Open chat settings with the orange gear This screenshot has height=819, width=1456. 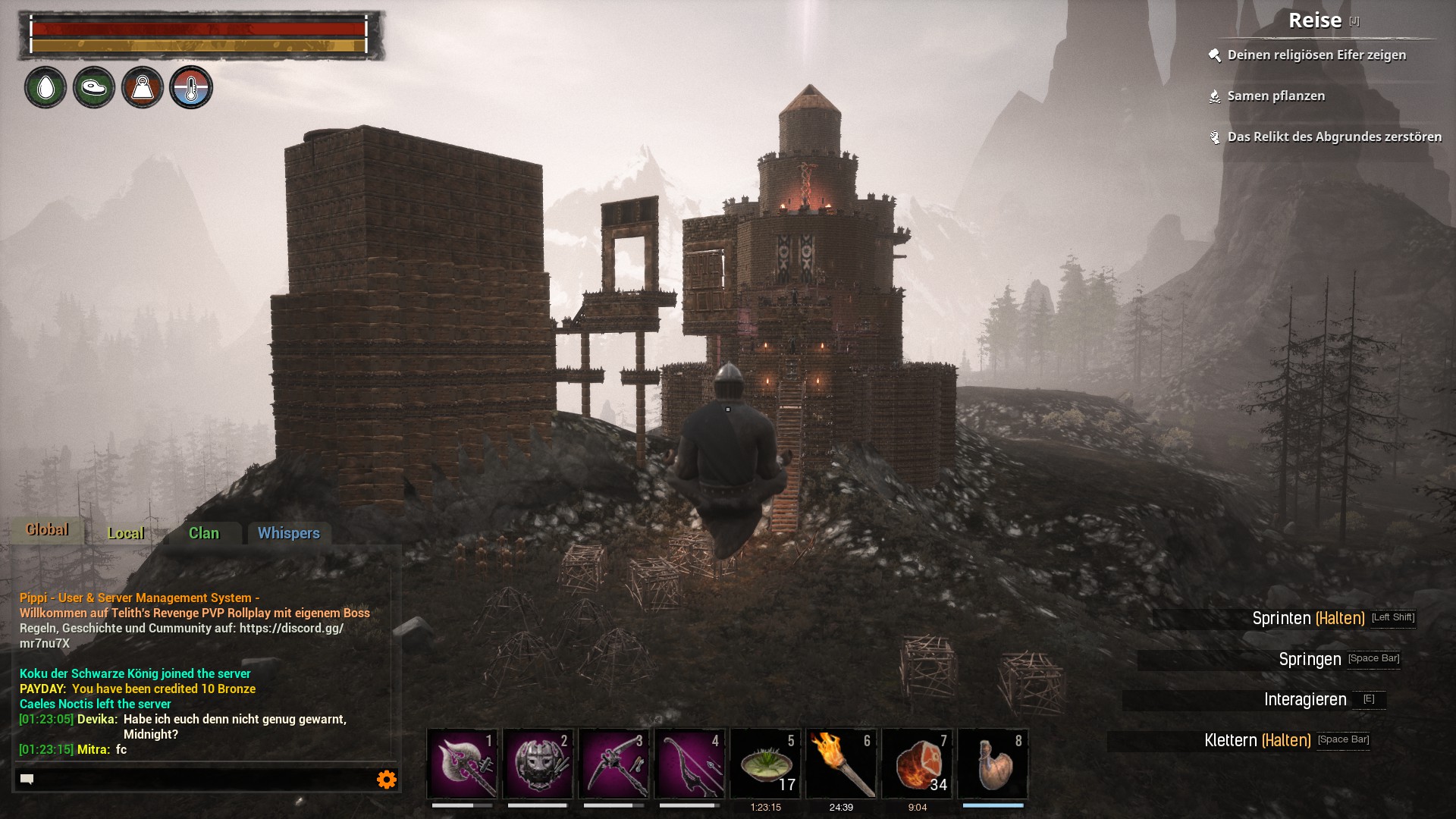coord(387,780)
